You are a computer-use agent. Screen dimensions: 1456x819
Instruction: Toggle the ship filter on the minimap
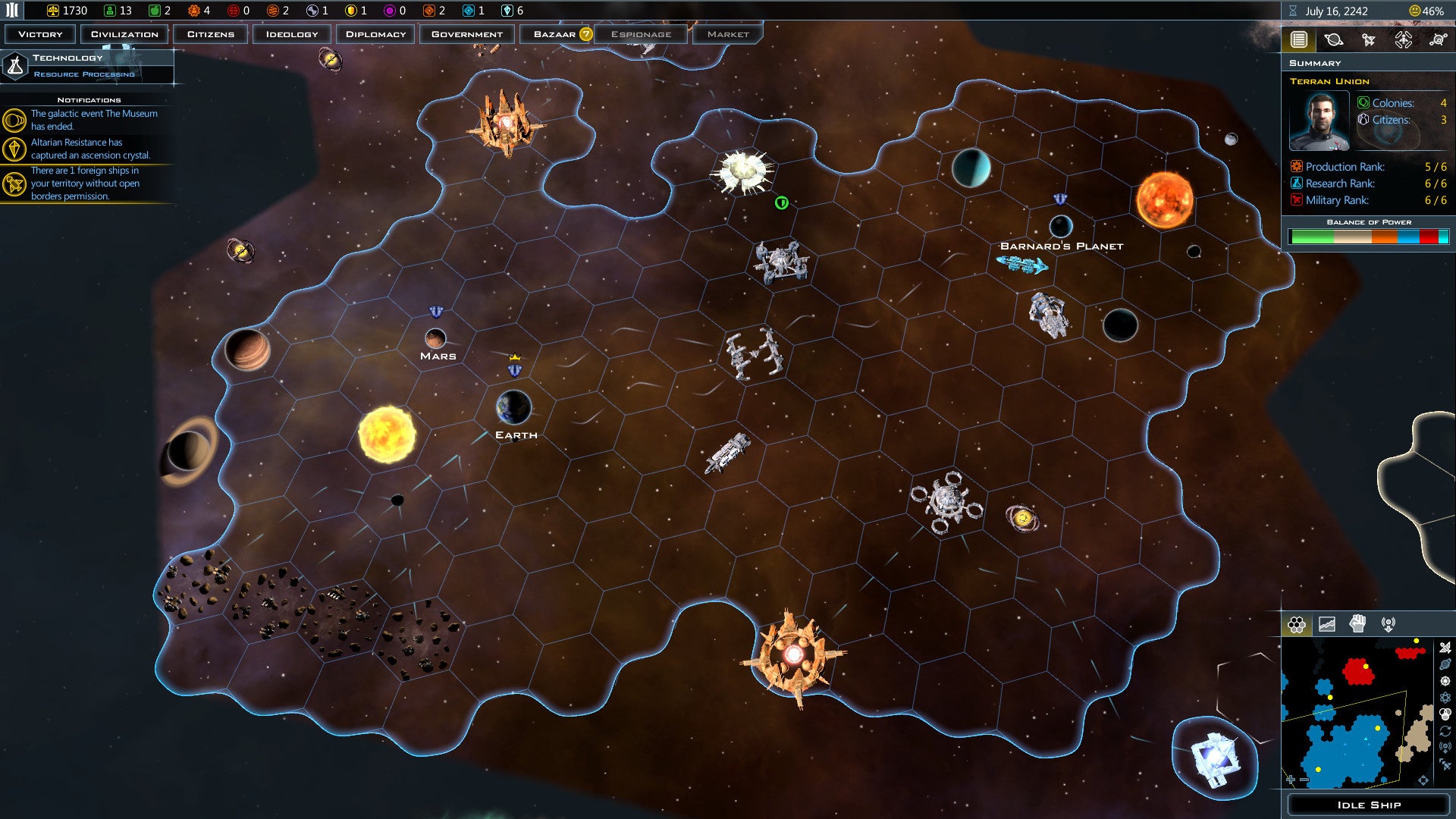click(x=1445, y=648)
